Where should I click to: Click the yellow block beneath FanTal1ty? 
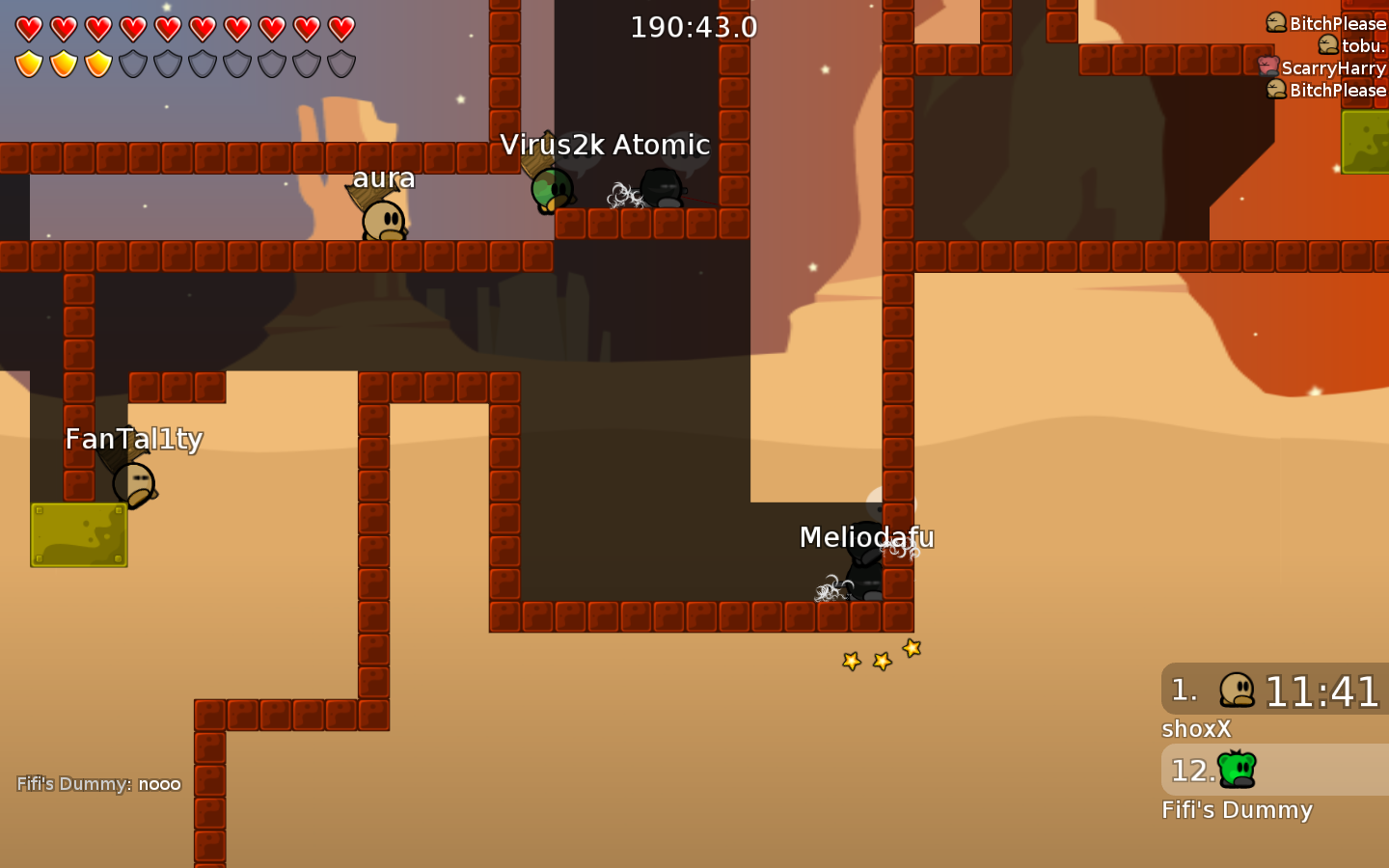click(x=78, y=535)
